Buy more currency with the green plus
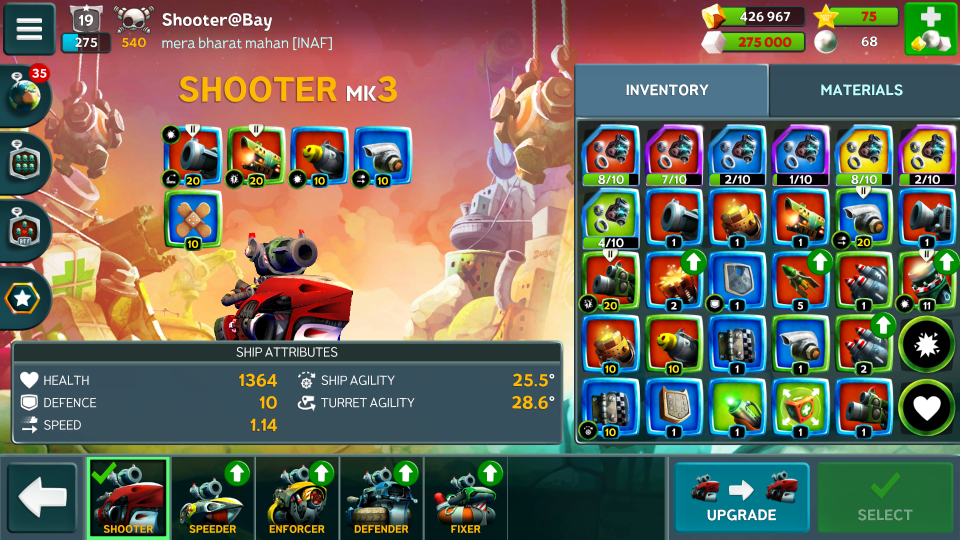Screen dimensions: 960x540 click(930, 29)
